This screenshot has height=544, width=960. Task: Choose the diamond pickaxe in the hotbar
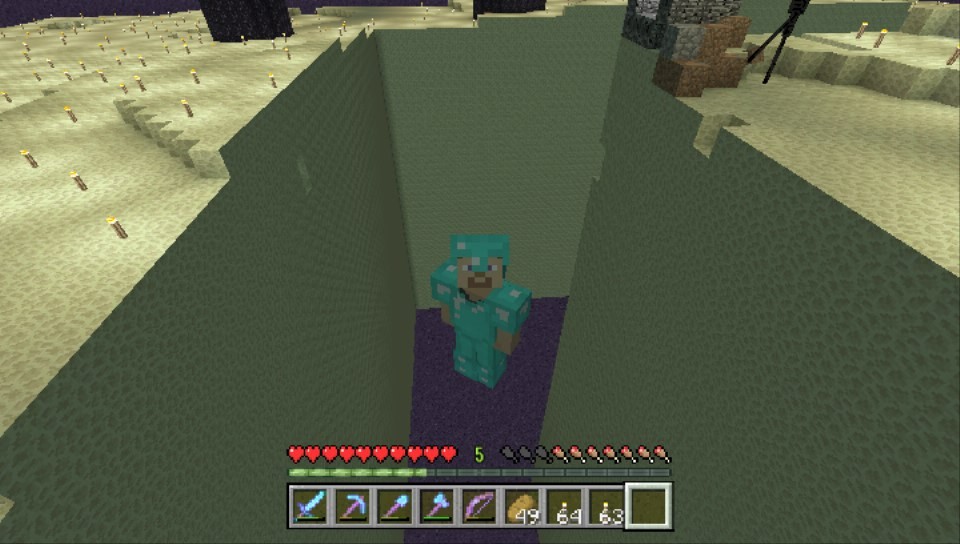pos(351,507)
